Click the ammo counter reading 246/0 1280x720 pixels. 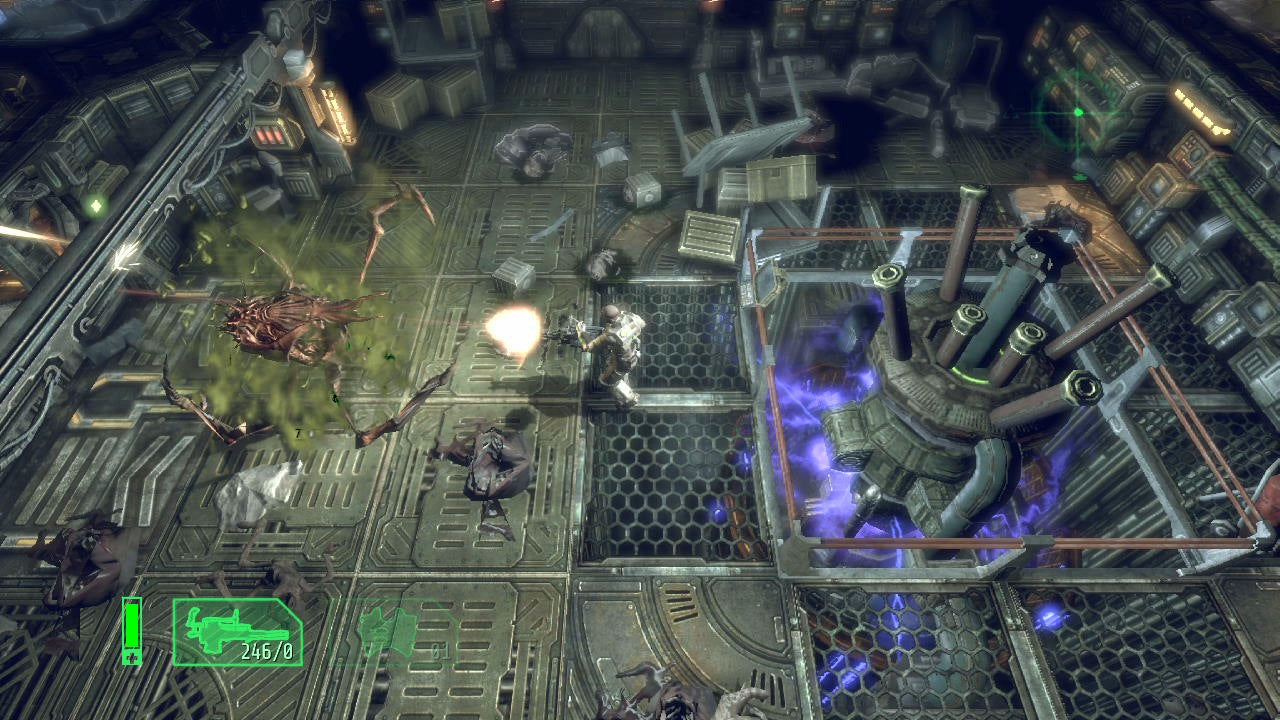click(266, 650)
